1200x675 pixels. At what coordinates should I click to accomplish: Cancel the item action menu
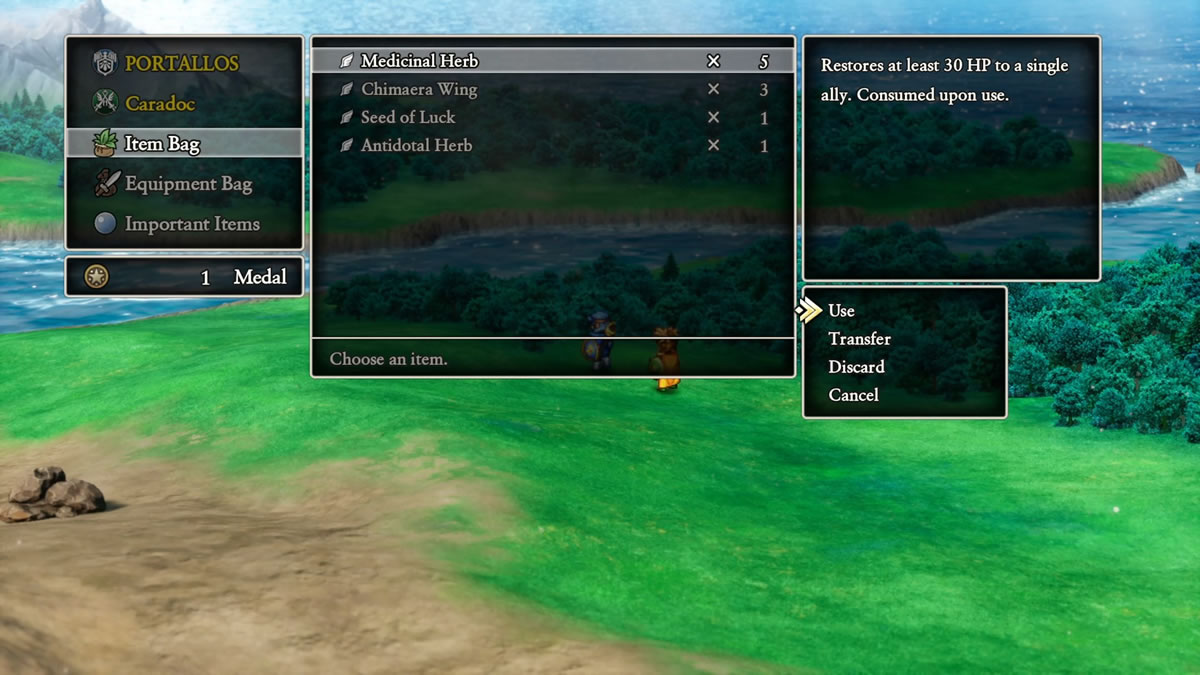point(853,395)
